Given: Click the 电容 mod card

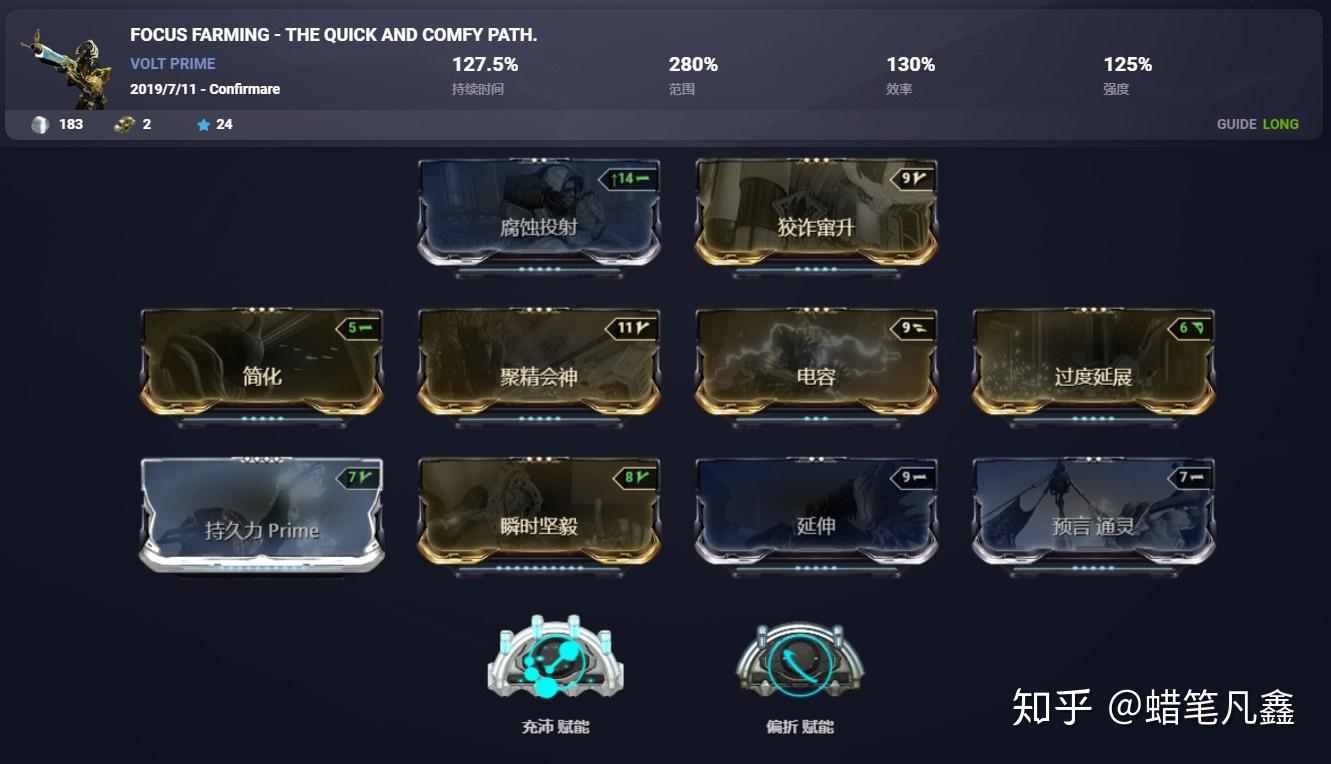Looking at the screenshot, I should 815,367.
